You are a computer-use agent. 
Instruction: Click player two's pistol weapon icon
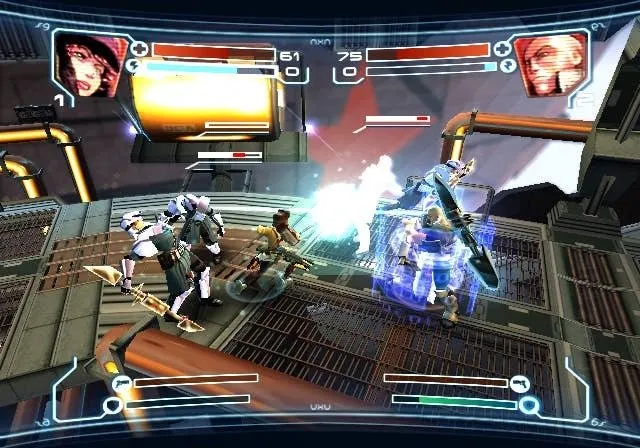pos(520,382)
